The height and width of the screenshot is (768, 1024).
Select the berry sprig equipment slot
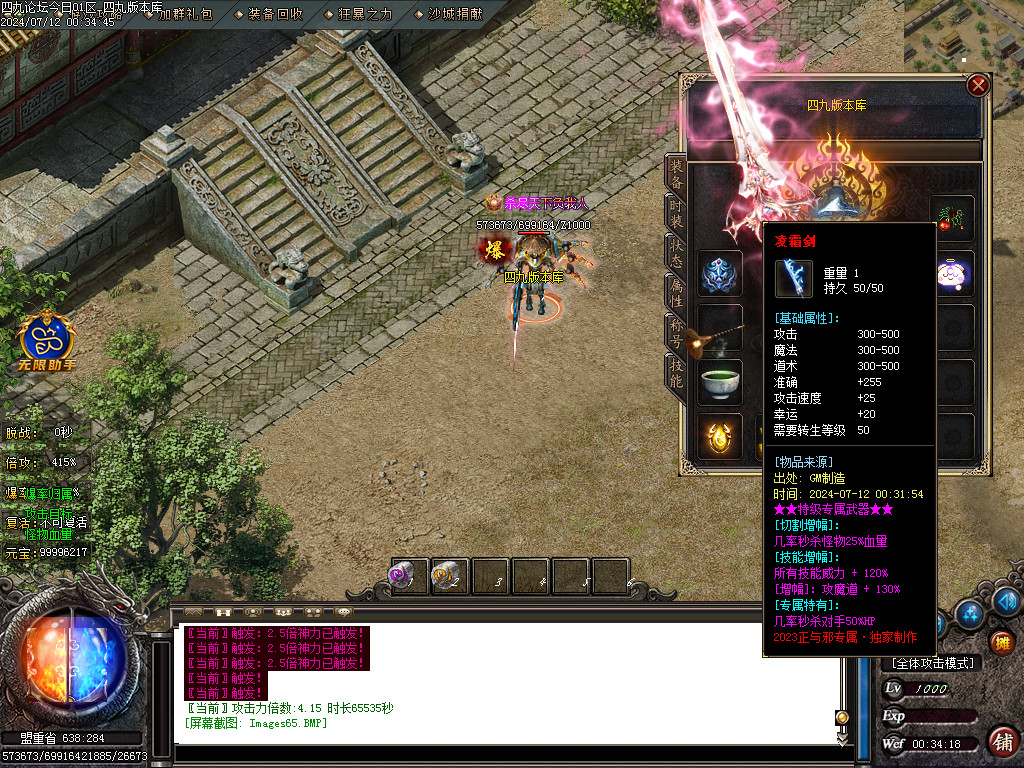(952, 218)
